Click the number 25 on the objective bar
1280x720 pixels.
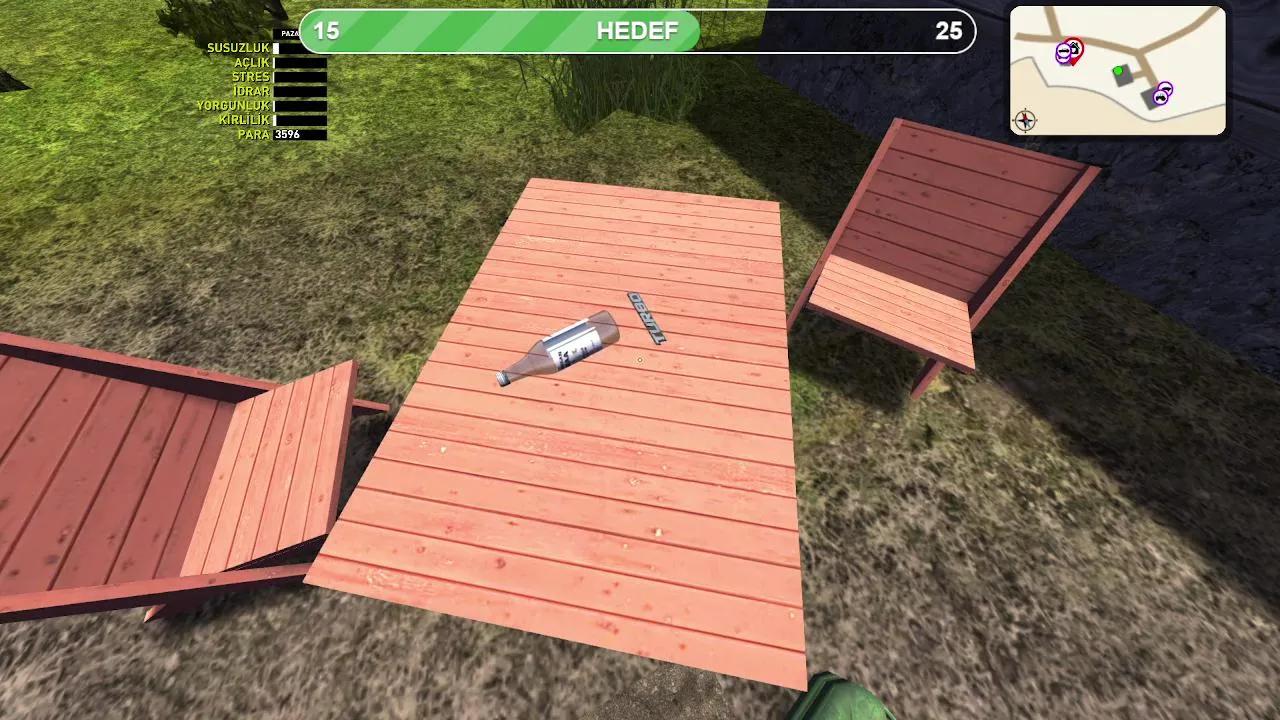(x=949, y=31)
